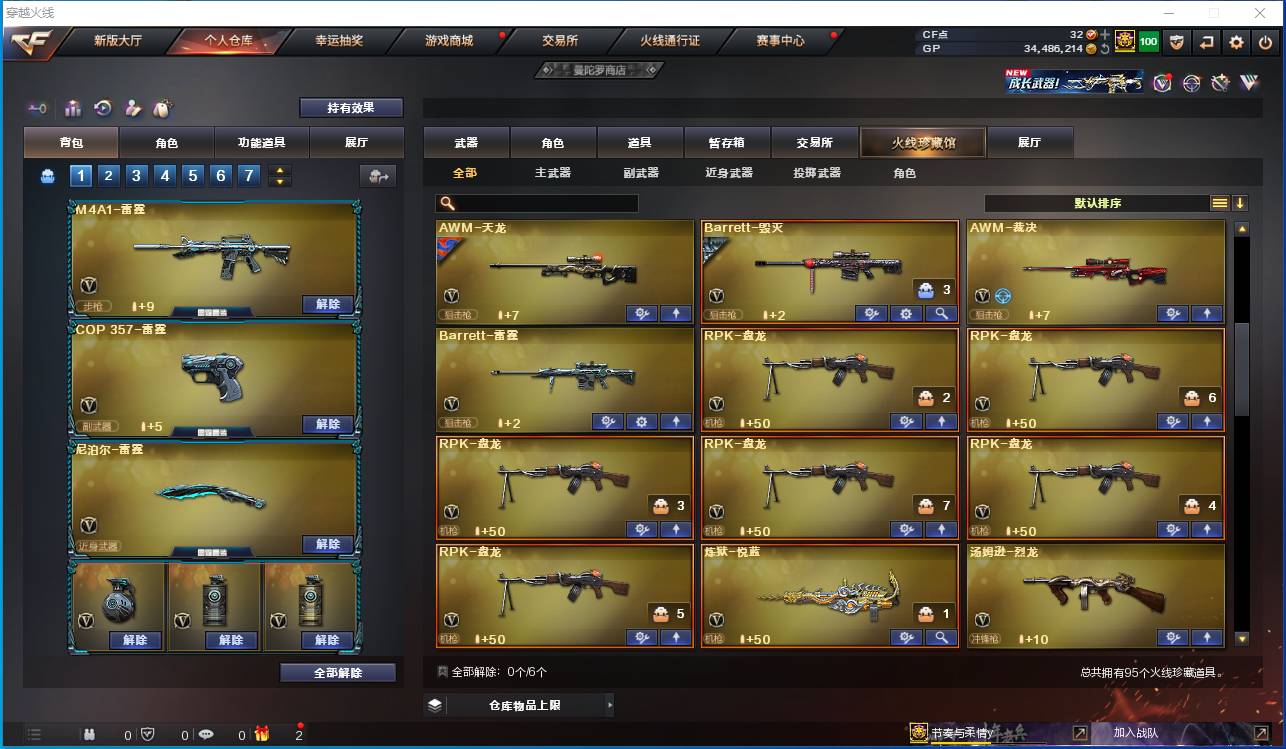This screenshot has width=1286, height=749.
Task: Click the power exit icon top right
Action: [x=1264, y=42]
